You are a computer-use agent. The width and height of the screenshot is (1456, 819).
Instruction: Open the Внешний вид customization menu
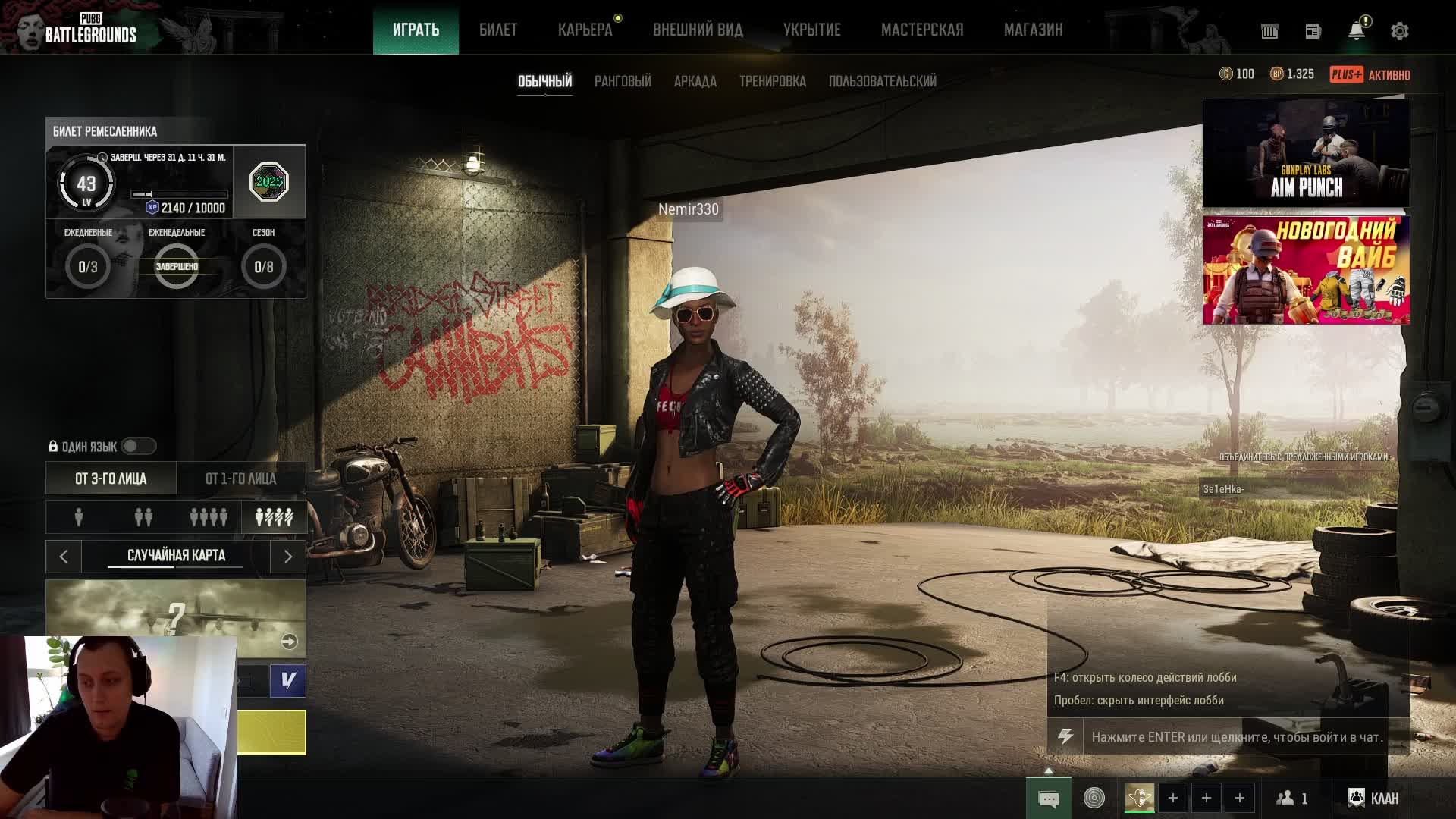pyautogui.click(x=698, y=30)
